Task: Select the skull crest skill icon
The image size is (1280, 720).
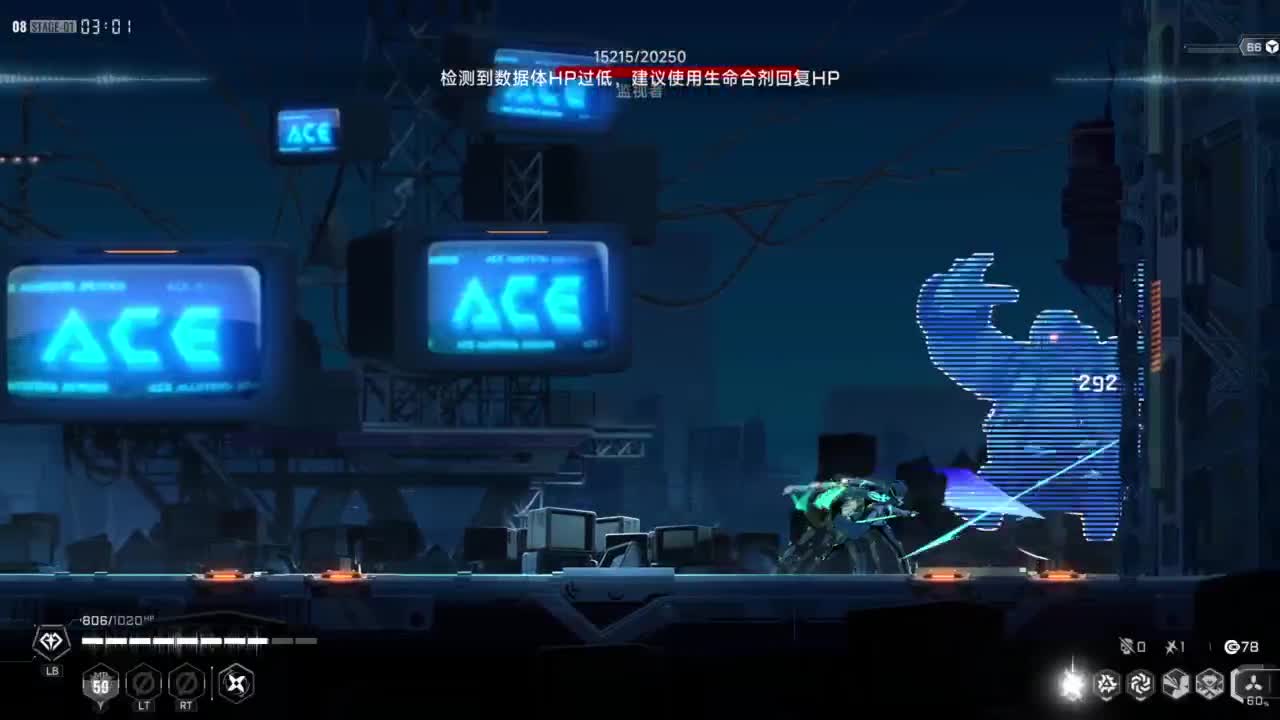Action: [x=1211, y=684]
